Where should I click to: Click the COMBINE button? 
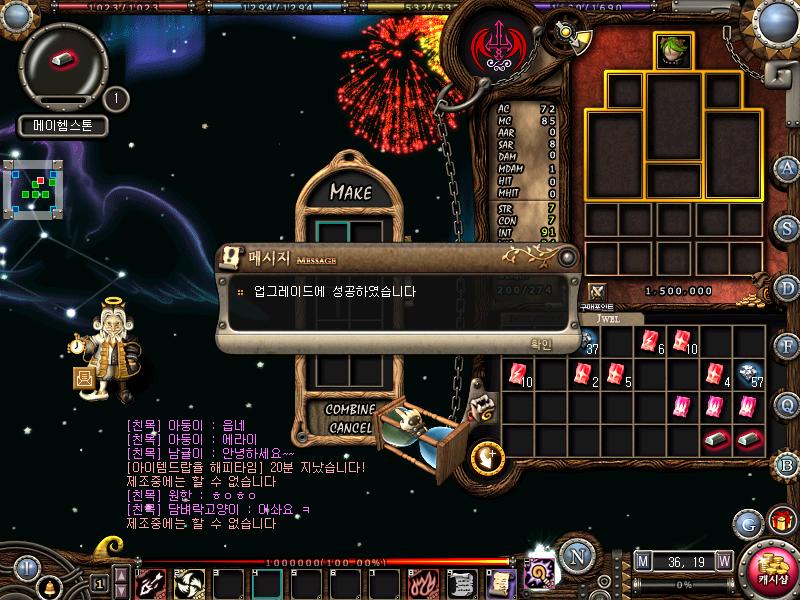pos(349,410)
